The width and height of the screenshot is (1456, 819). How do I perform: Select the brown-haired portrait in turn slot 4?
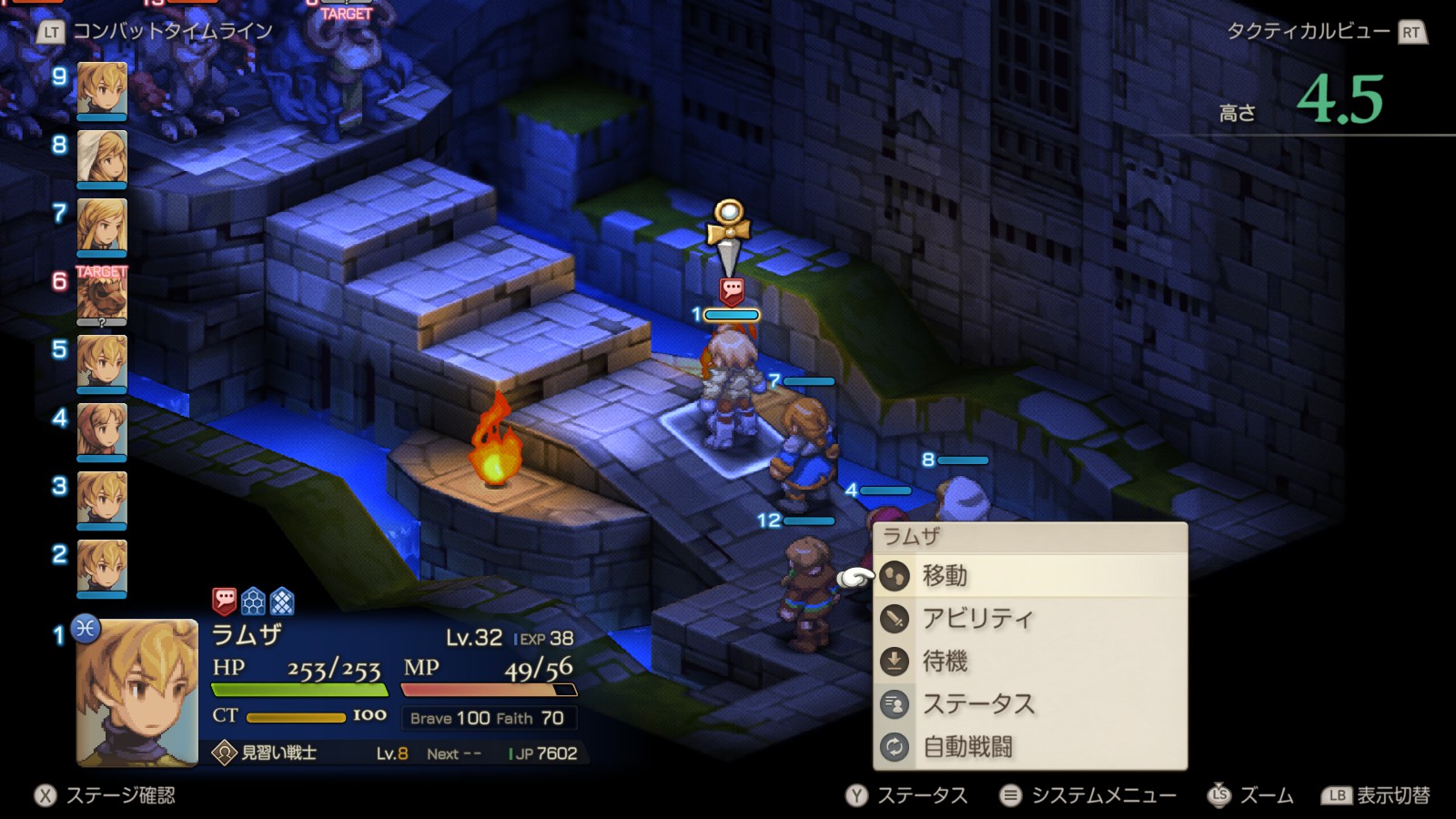point(102,430)
